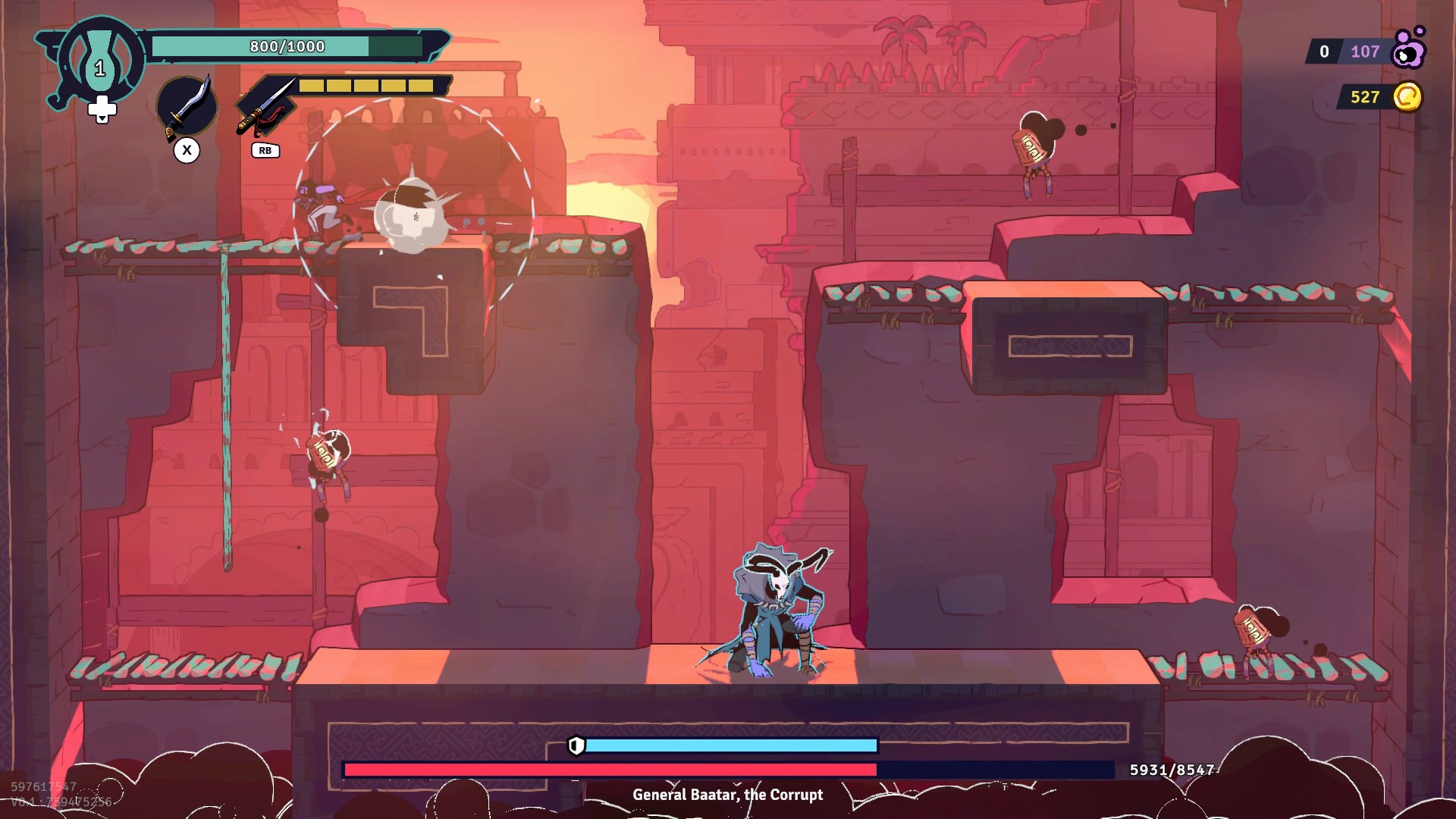The width and height of the screenshot is (1456, 819).
Task: Choose the curved scimitar weapon slot
Action: pos(187,108)
